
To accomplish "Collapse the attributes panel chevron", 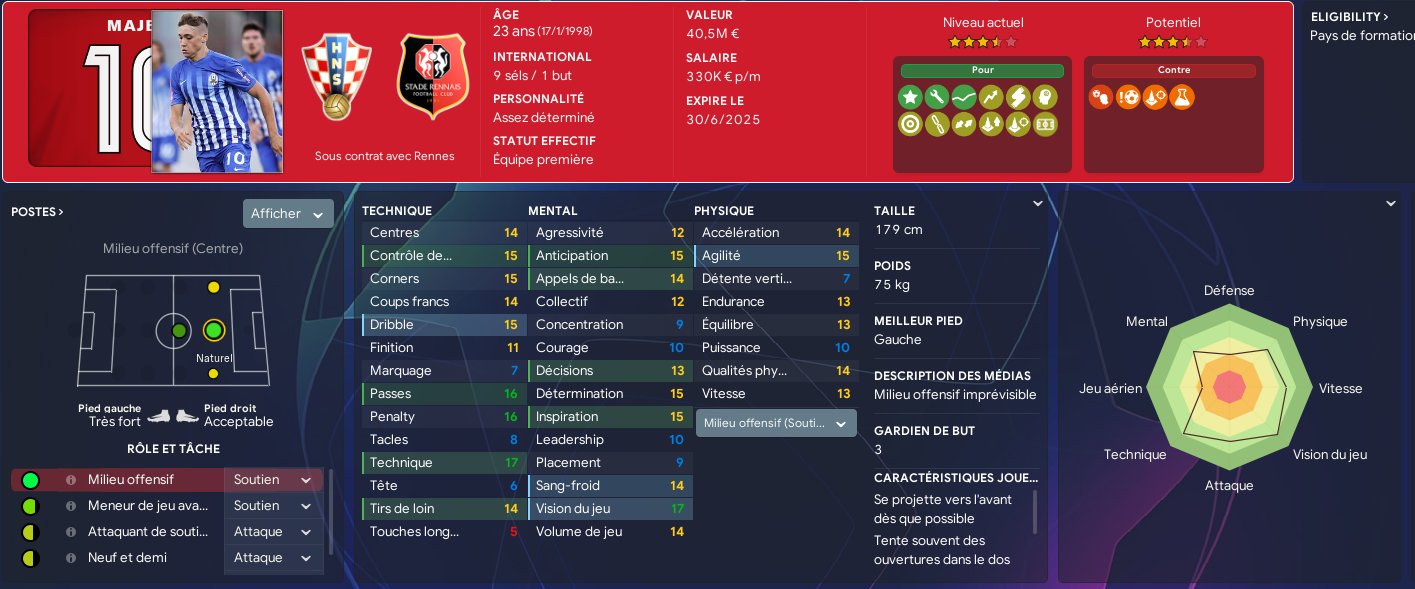I will pyautogui.click(x=1037, y=204).
